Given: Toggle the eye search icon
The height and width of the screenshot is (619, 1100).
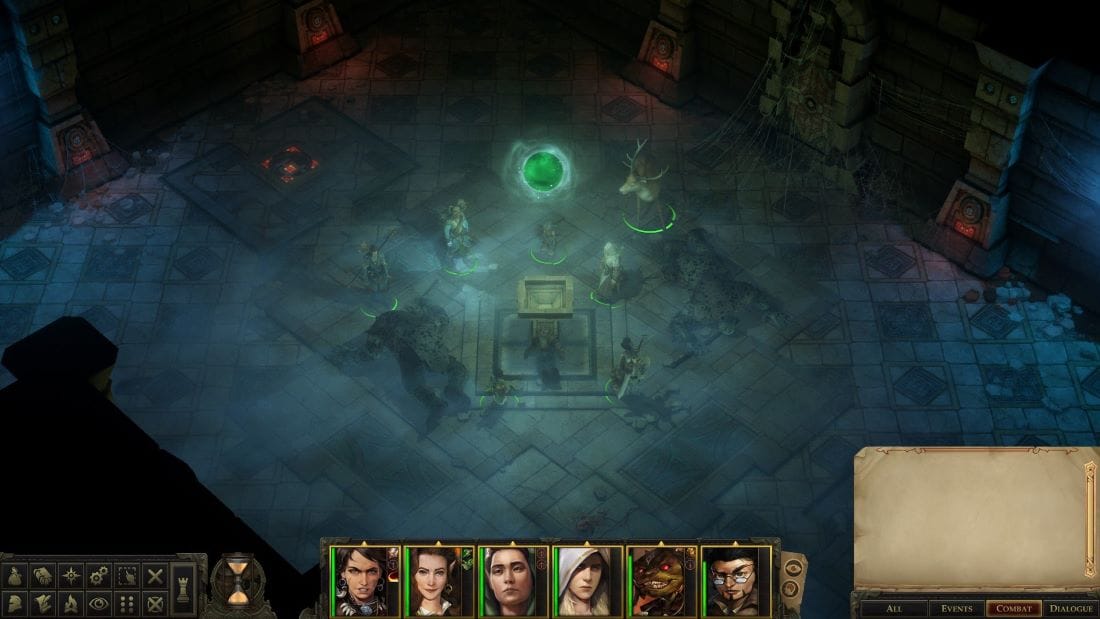Looking at the screenshot, I should (x=98, y=603).
